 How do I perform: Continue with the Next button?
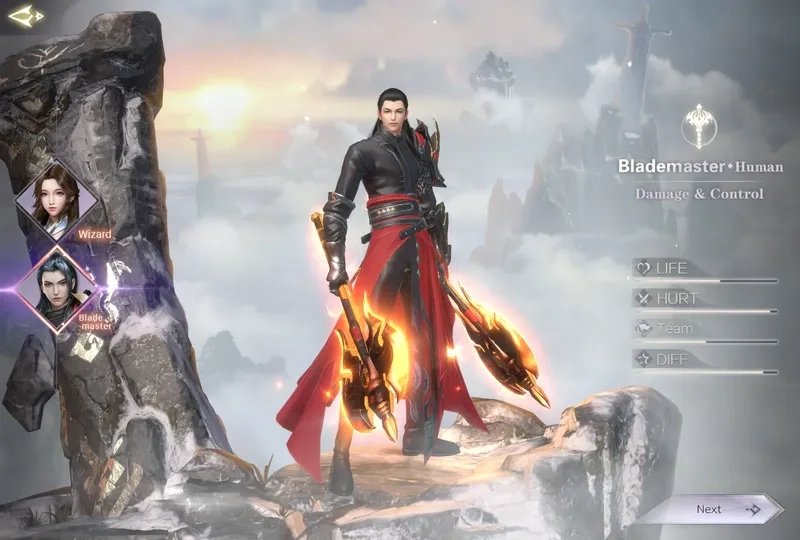pos(712,509)
